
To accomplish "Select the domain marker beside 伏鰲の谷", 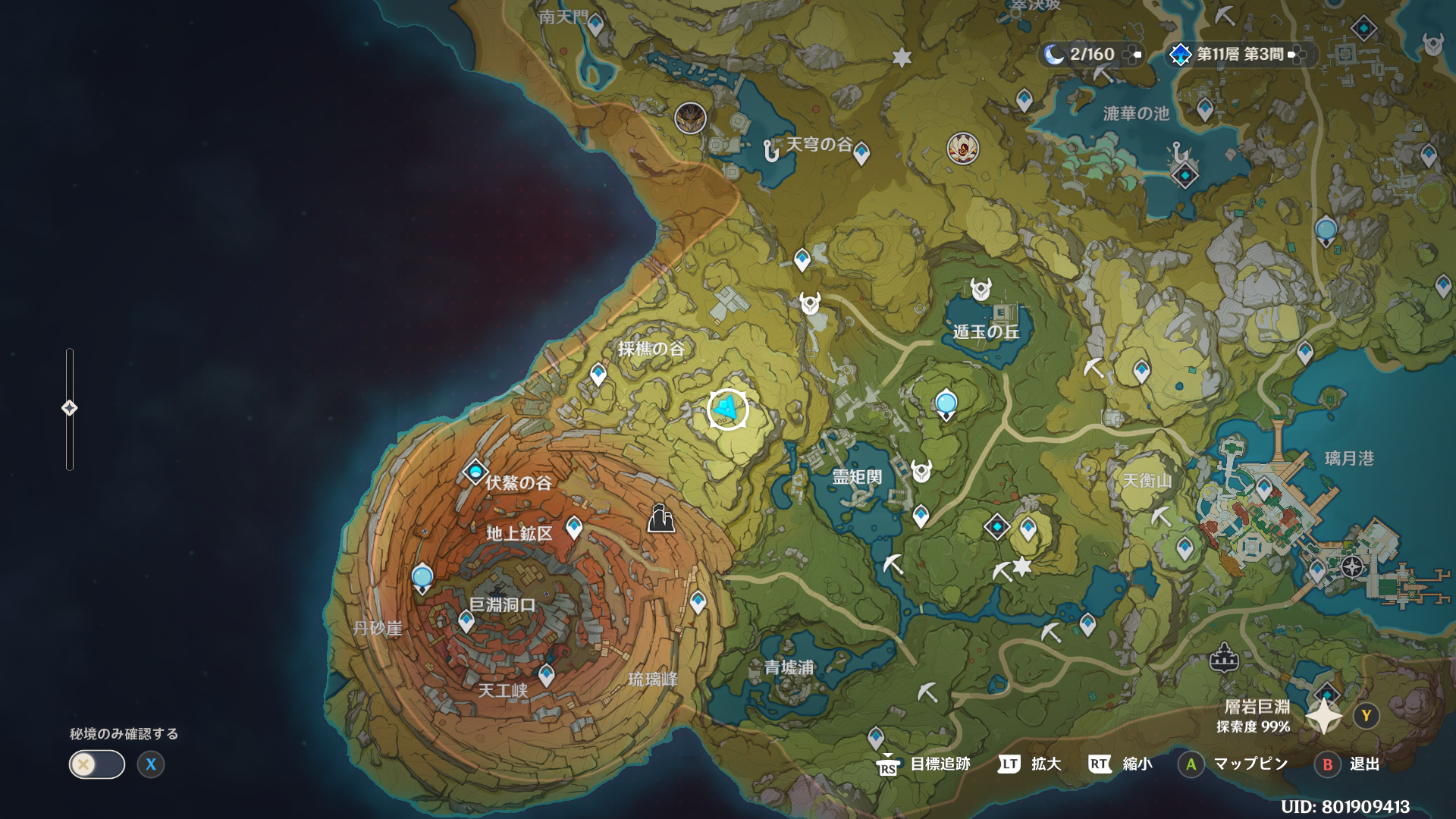I will [x=475, y=472].
